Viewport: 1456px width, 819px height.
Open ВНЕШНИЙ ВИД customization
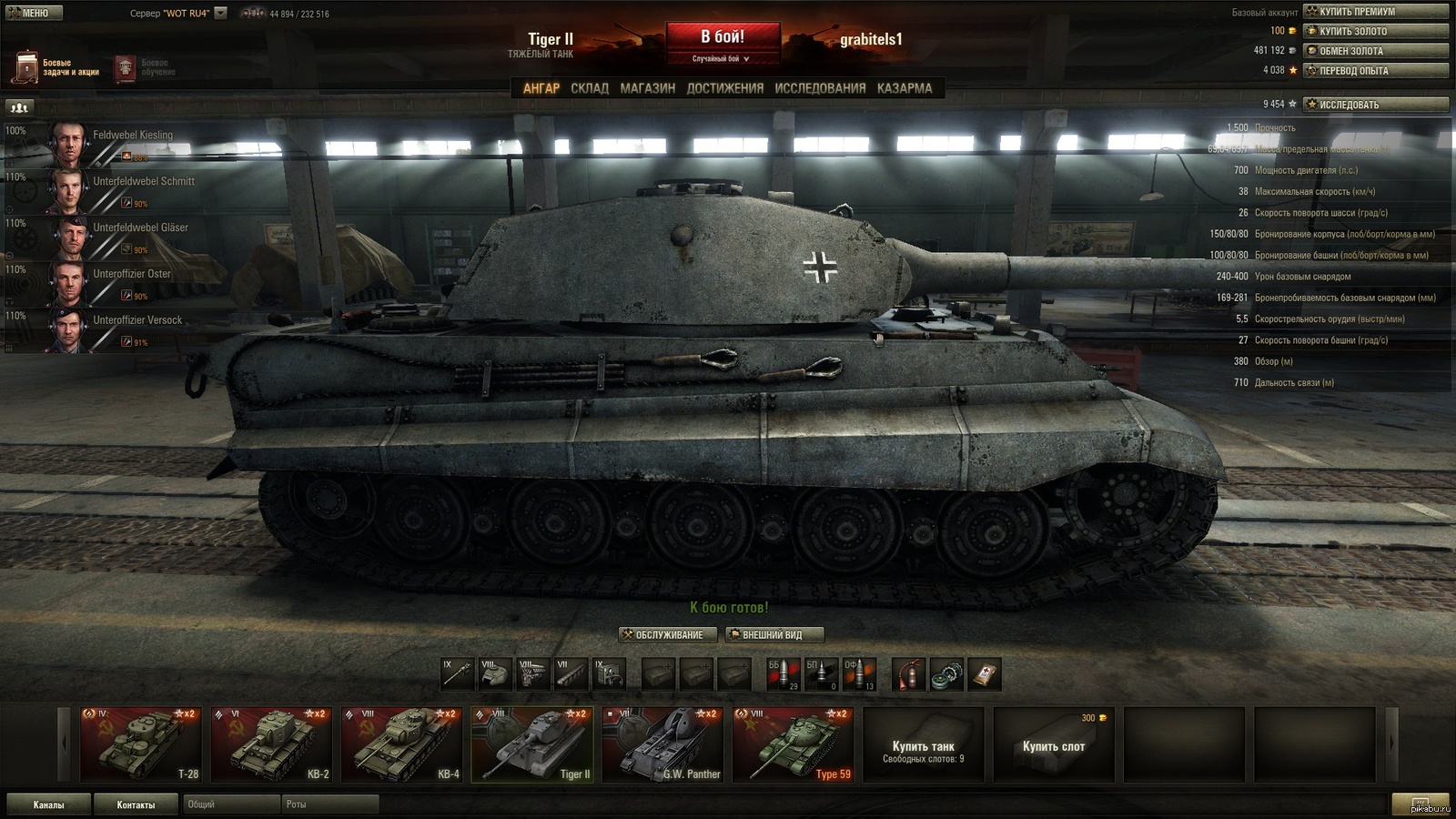[x=774, y=634]
